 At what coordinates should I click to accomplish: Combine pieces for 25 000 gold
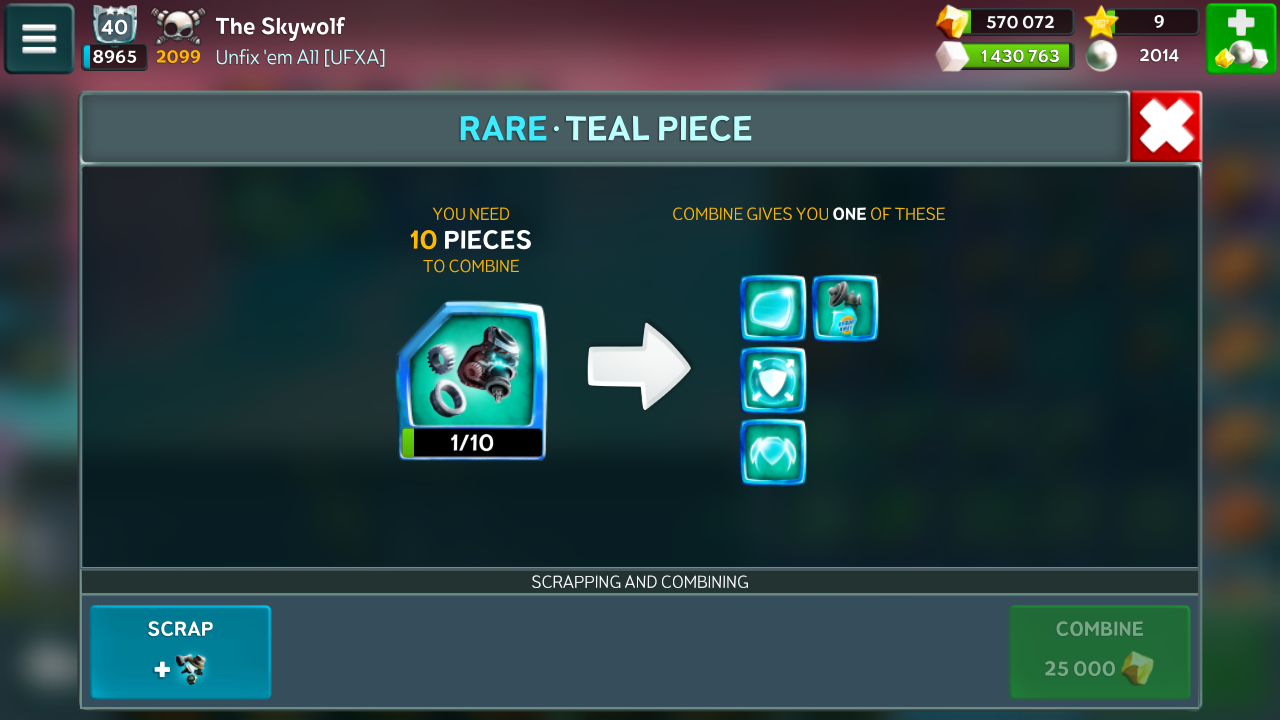(x=1099, y=651)
